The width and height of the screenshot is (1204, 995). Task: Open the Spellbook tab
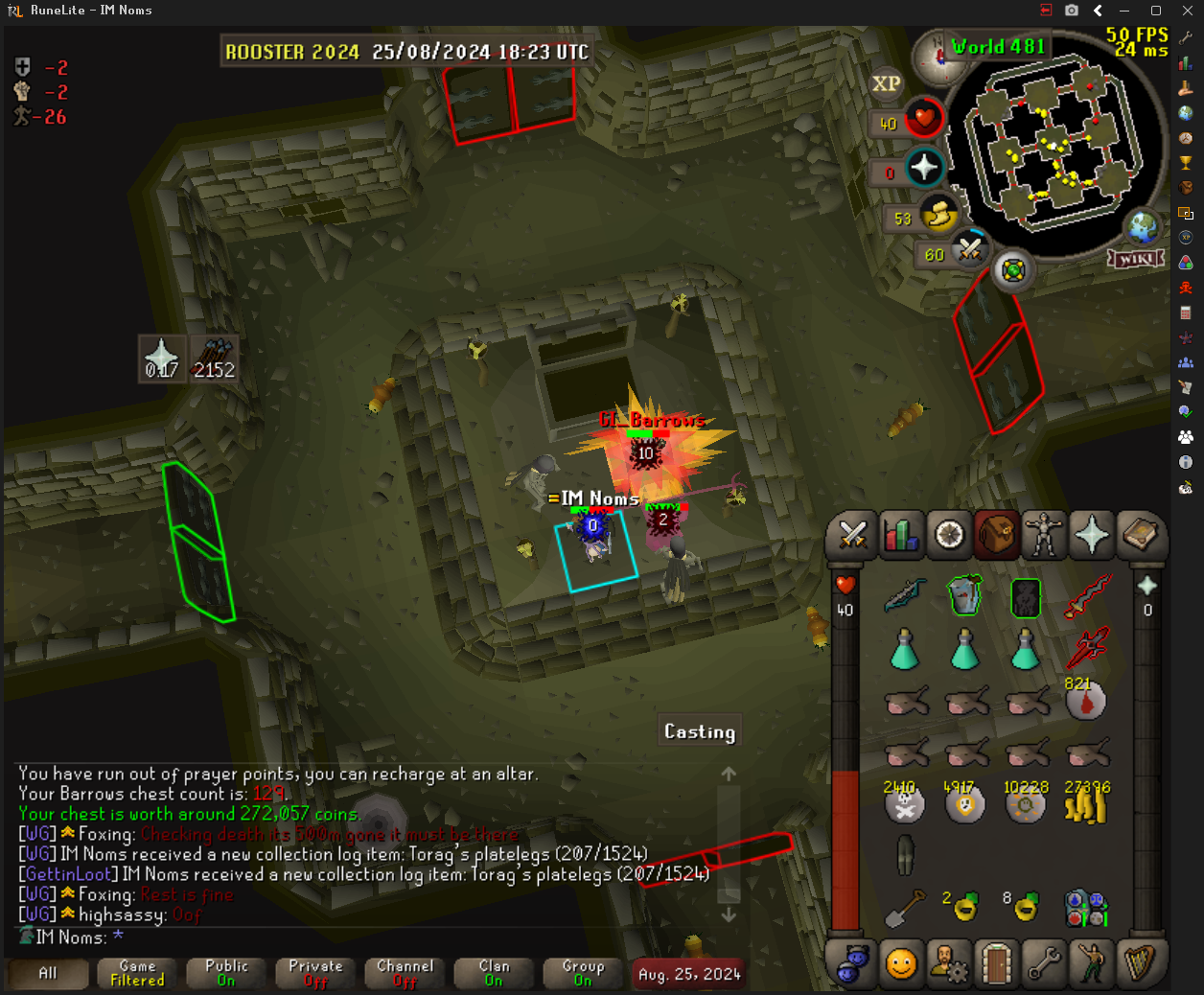(1140, 535)
